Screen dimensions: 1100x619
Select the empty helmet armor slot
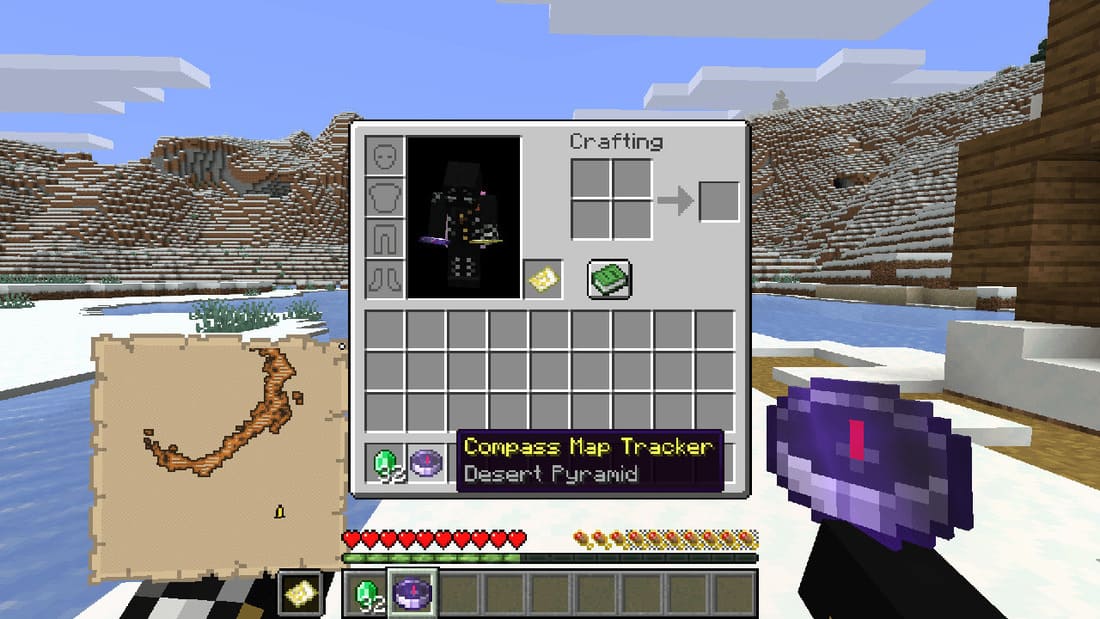(385, 156)
